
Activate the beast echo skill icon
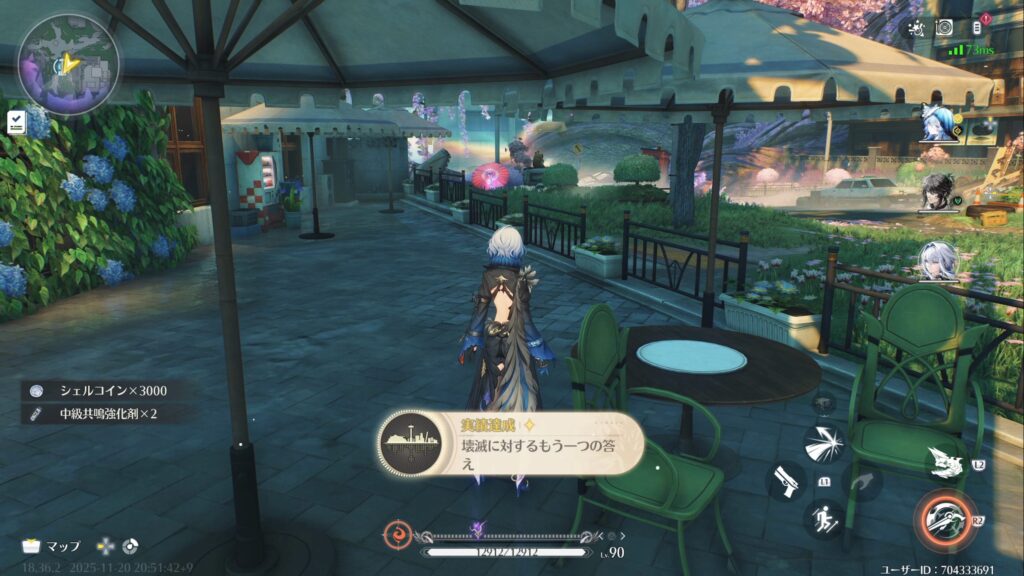(946, 461)
